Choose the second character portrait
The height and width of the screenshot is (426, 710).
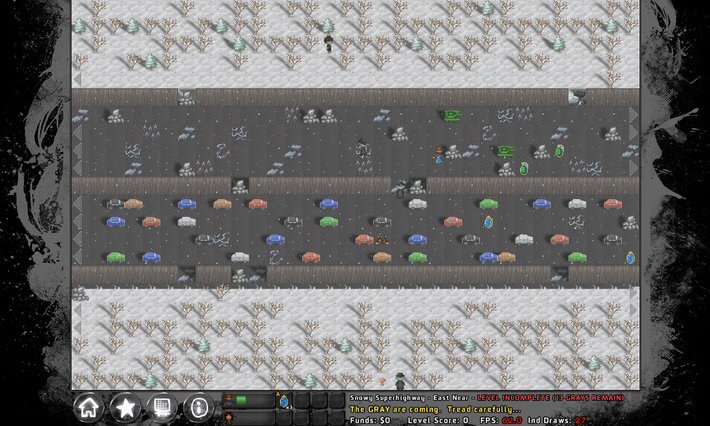229,417
